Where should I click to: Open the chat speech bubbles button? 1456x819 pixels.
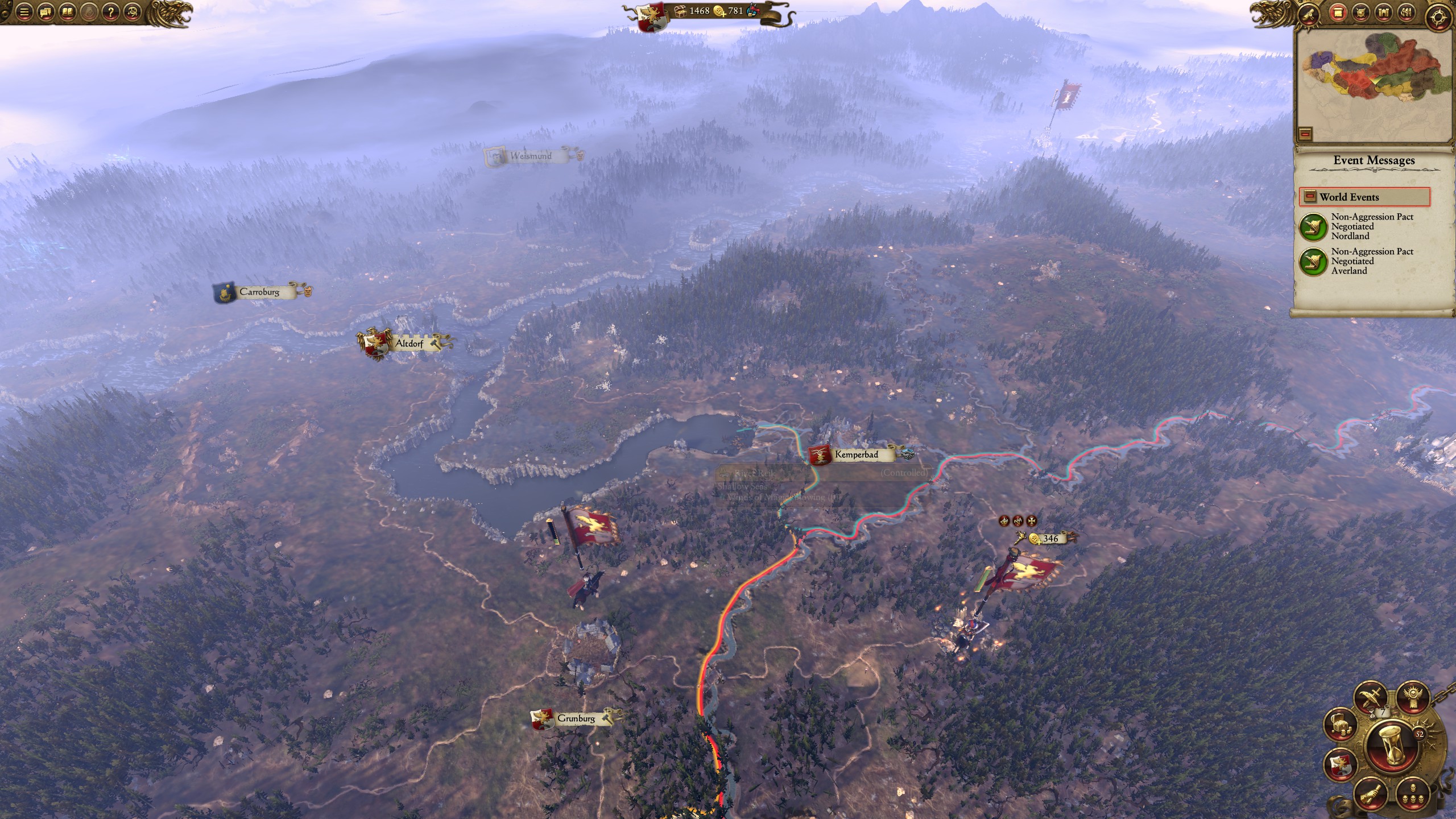click(x=45, y=12)
